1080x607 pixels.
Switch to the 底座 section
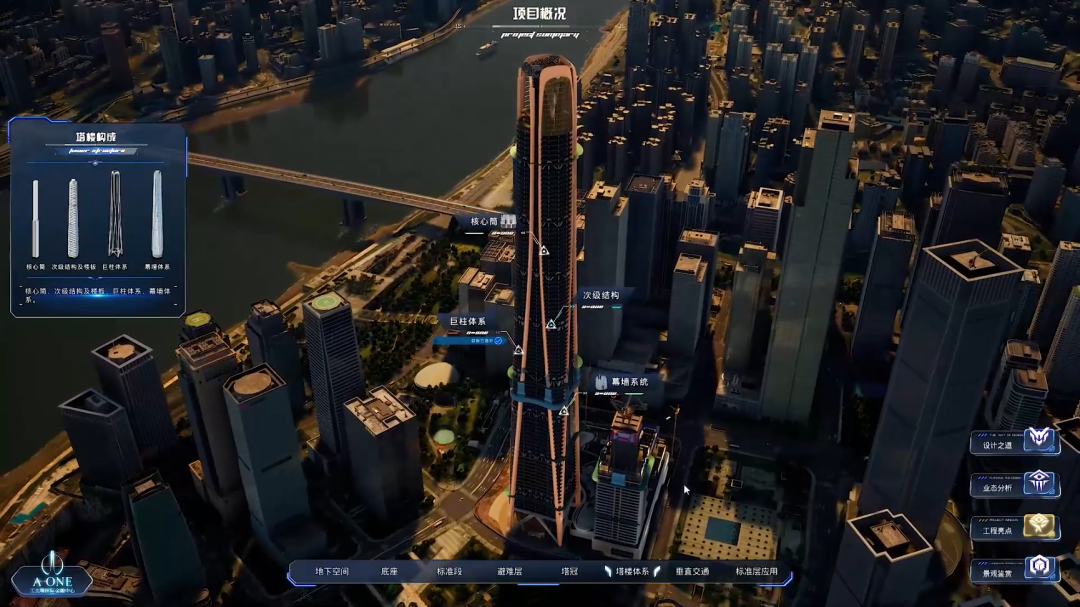pyautogui.click(x=390, y=572)
